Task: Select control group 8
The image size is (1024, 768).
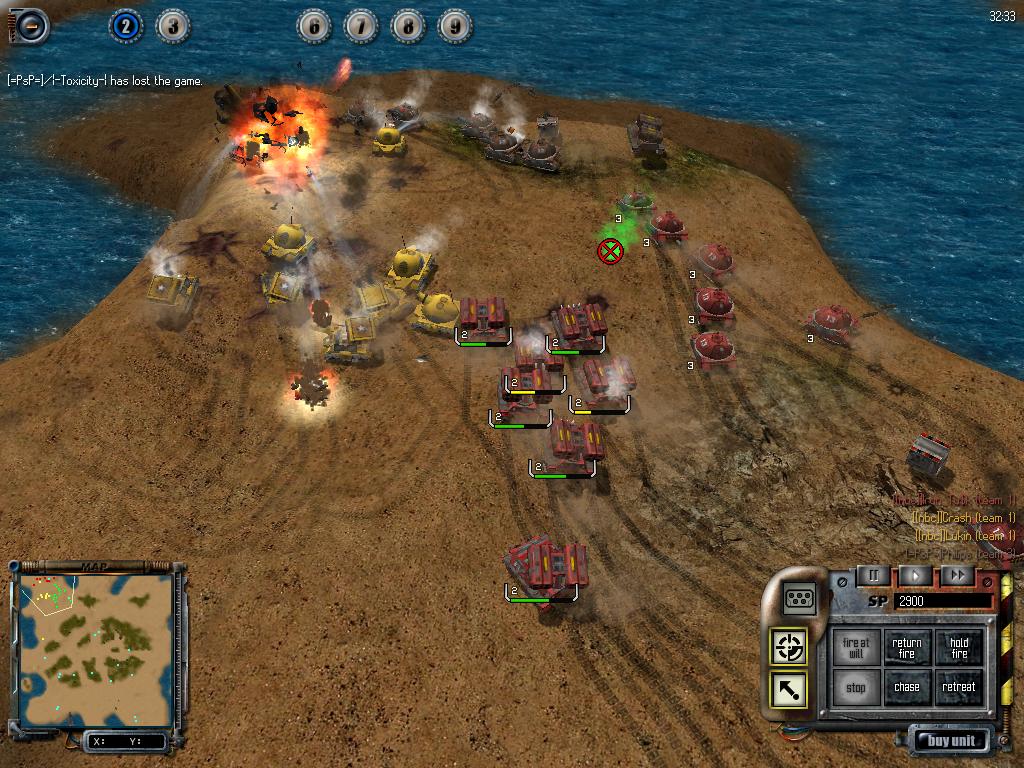Action: click(x=408, y=26)
